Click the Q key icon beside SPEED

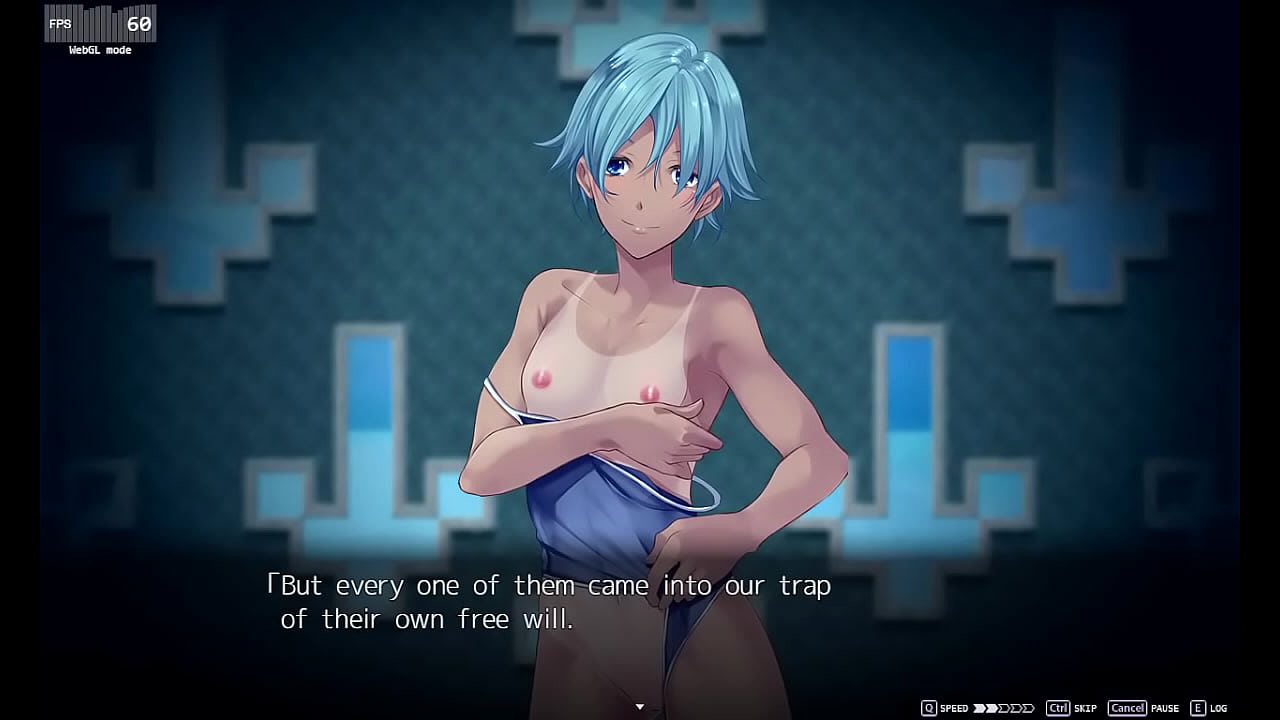coord(928,707)
